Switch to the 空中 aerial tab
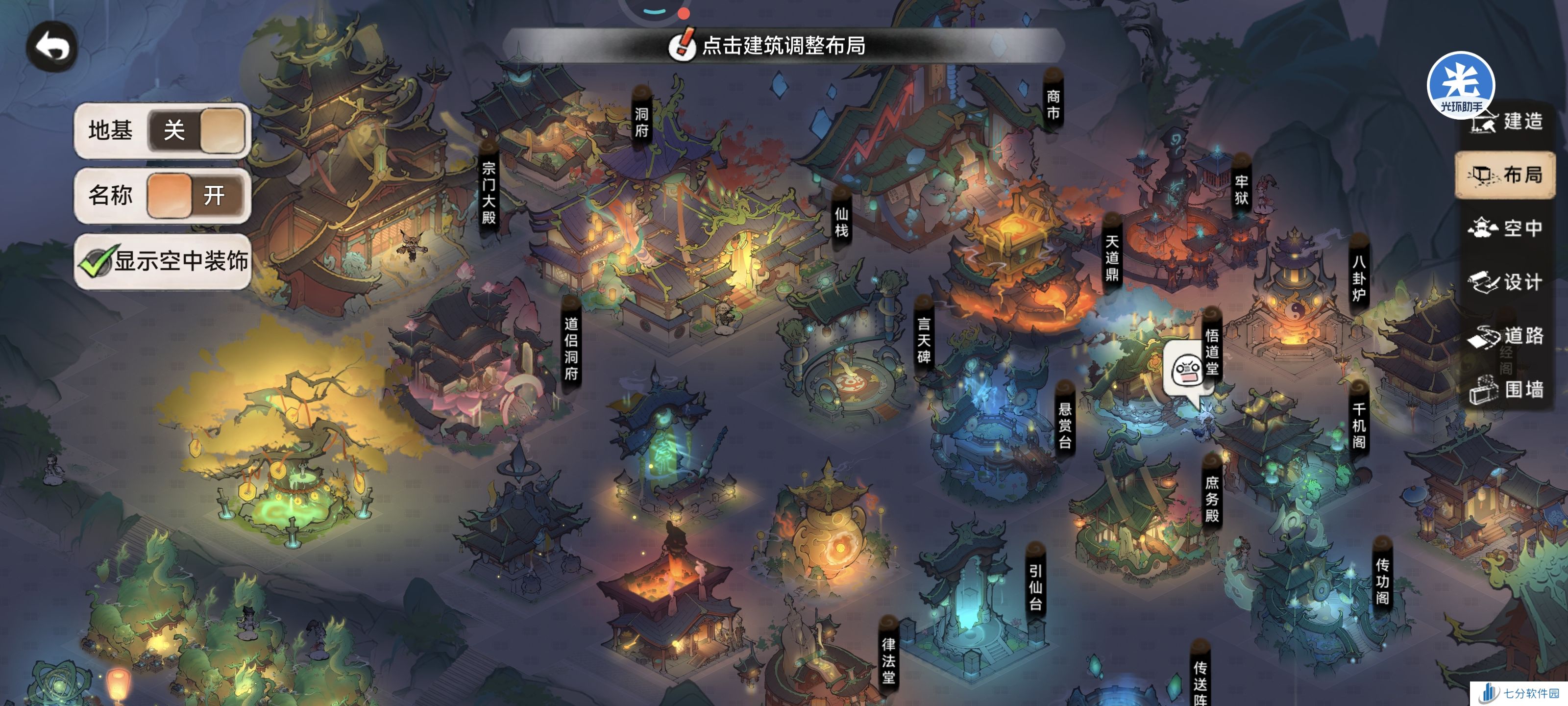The width and height of the screenshot is (1568, 706). tap(1505, 228)
